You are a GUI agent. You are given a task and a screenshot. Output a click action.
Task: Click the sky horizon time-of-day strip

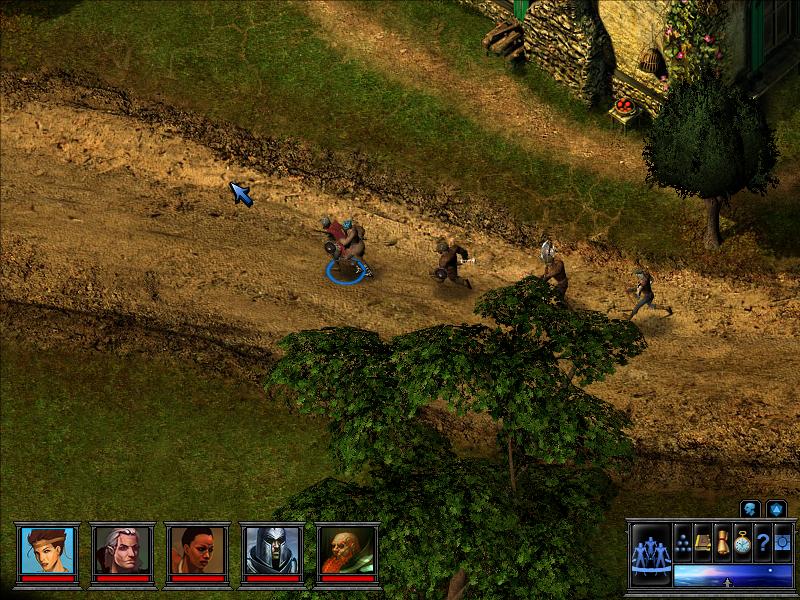[x=732, y=575]
